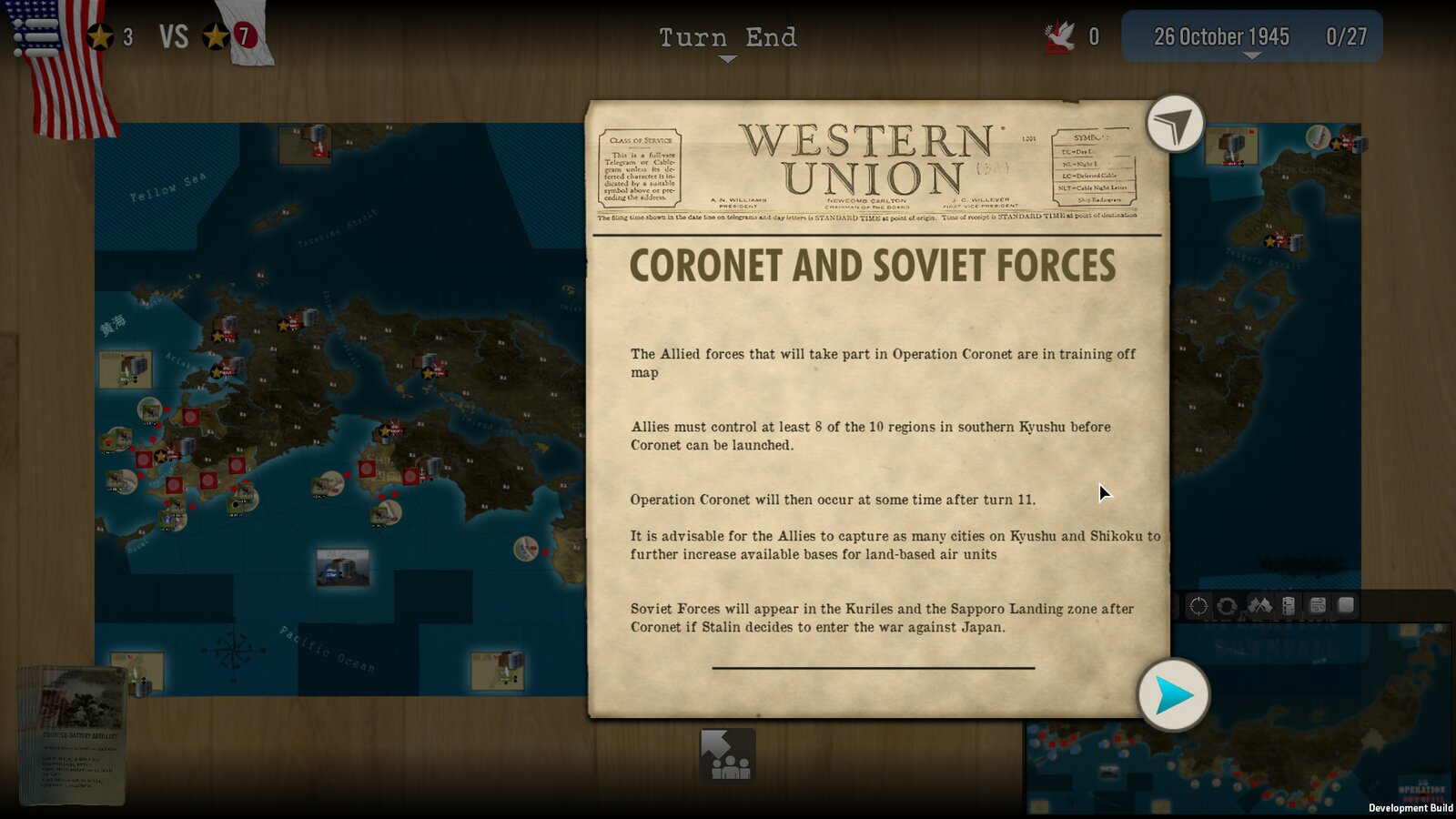Click the VS matchup indicator in the top bar
1456x819 pixels.
(x=173, y=36)
